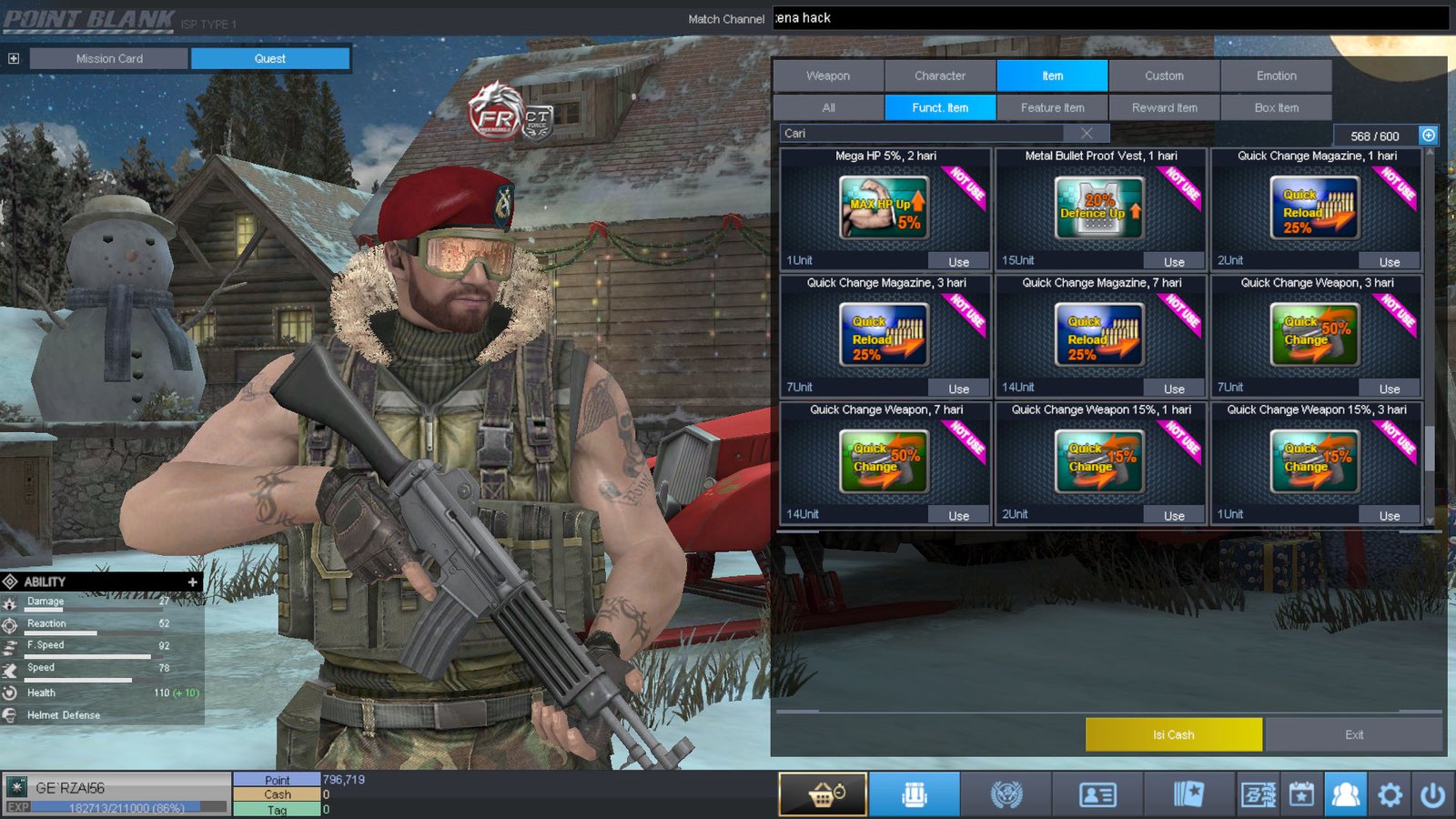Image resolution: width=1456 pixels, height=819 pixels.
Task: Open the Character inventory tab
Action: tap(940, 76)
